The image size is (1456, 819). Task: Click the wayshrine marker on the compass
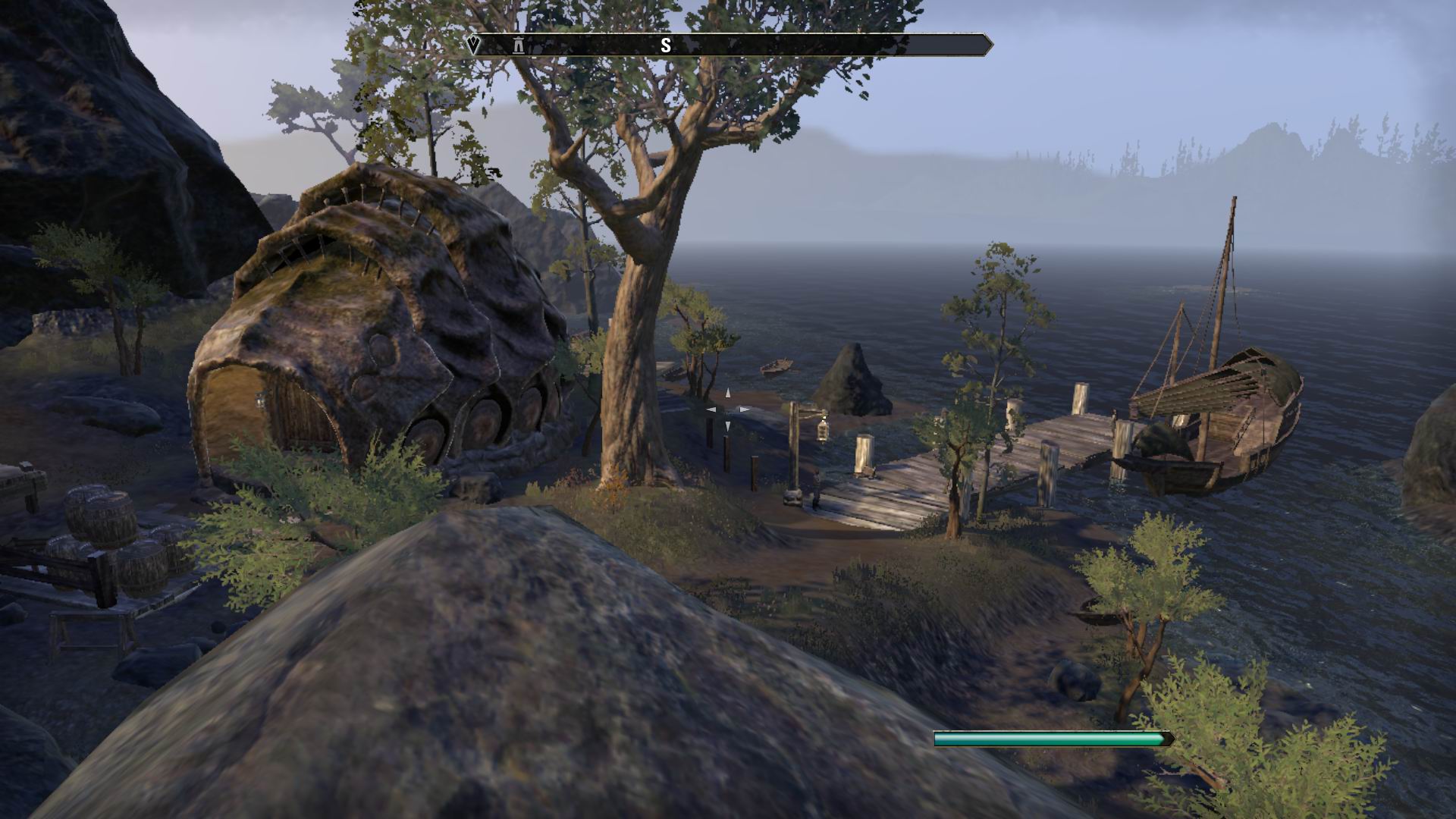click(x=519, y=45)
